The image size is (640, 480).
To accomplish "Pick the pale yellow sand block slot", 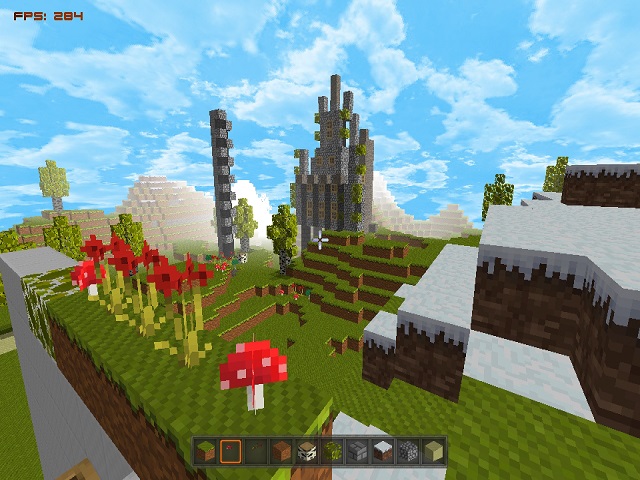I will tap(433, 451).
